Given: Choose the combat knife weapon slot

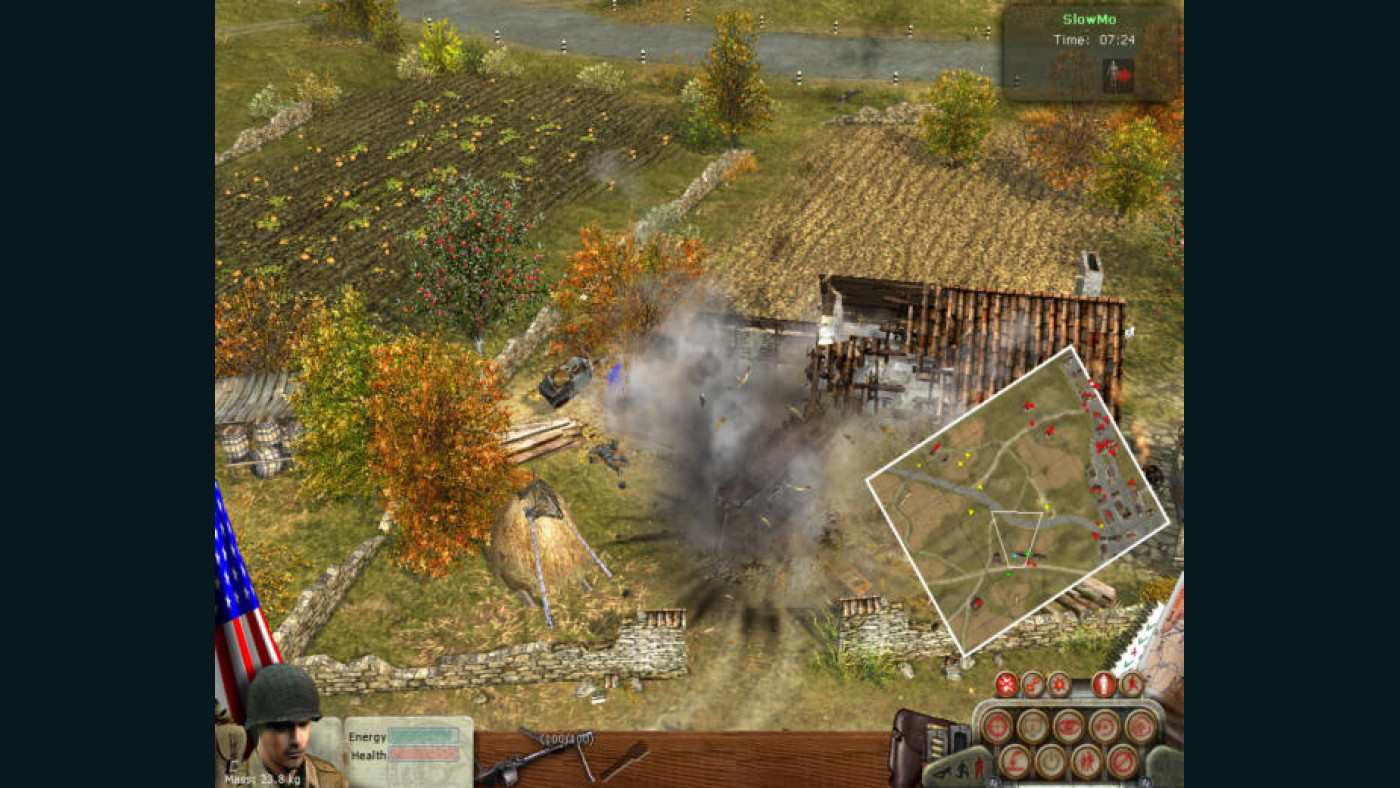Looking at the screenshot, I should click(x=625, y=760).
